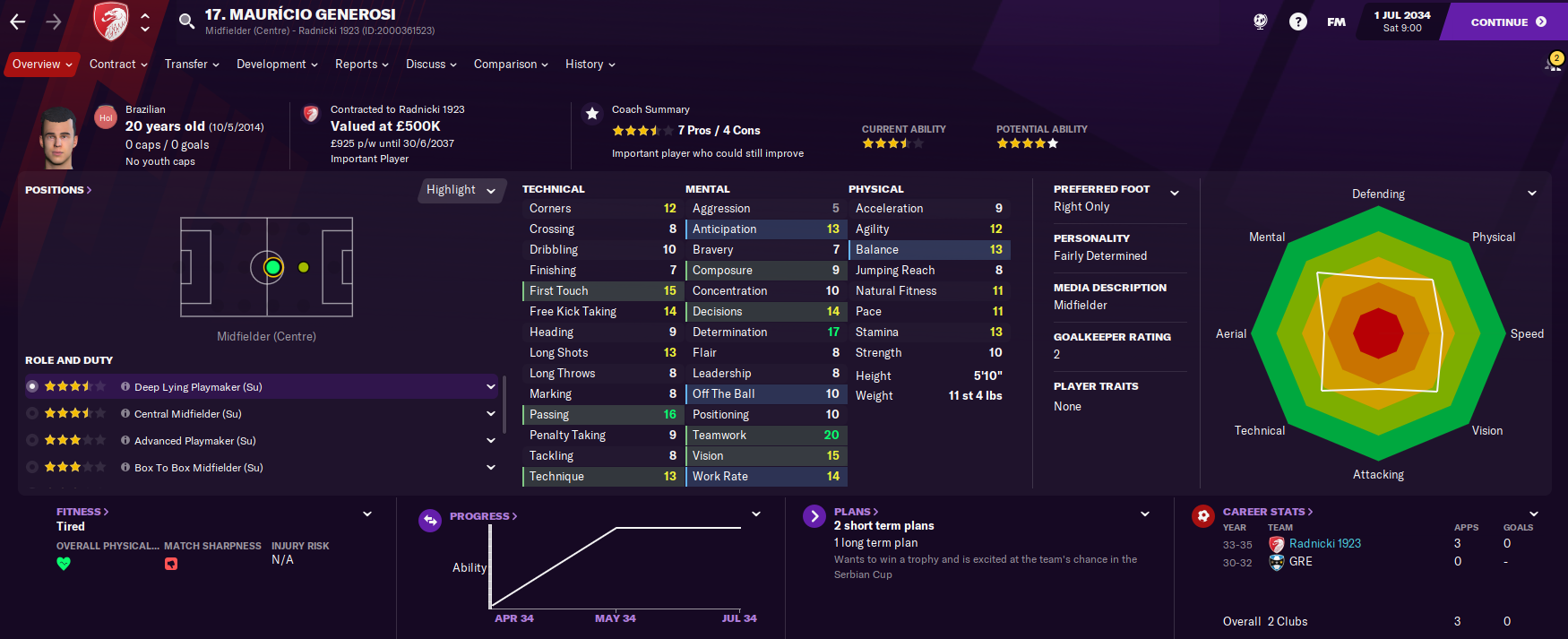
Task: Select Box To Box Midfielder (Su) role
Action: [199, 468]
